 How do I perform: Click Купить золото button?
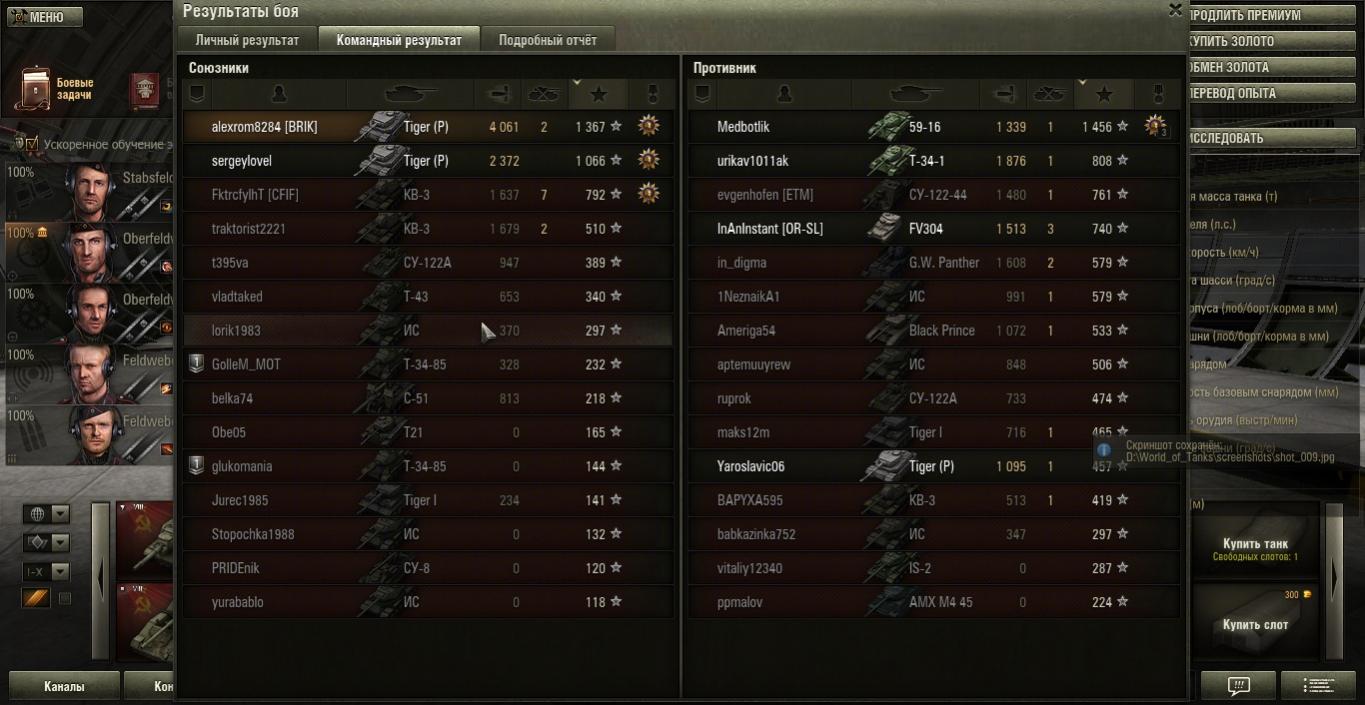point(1274,42)
